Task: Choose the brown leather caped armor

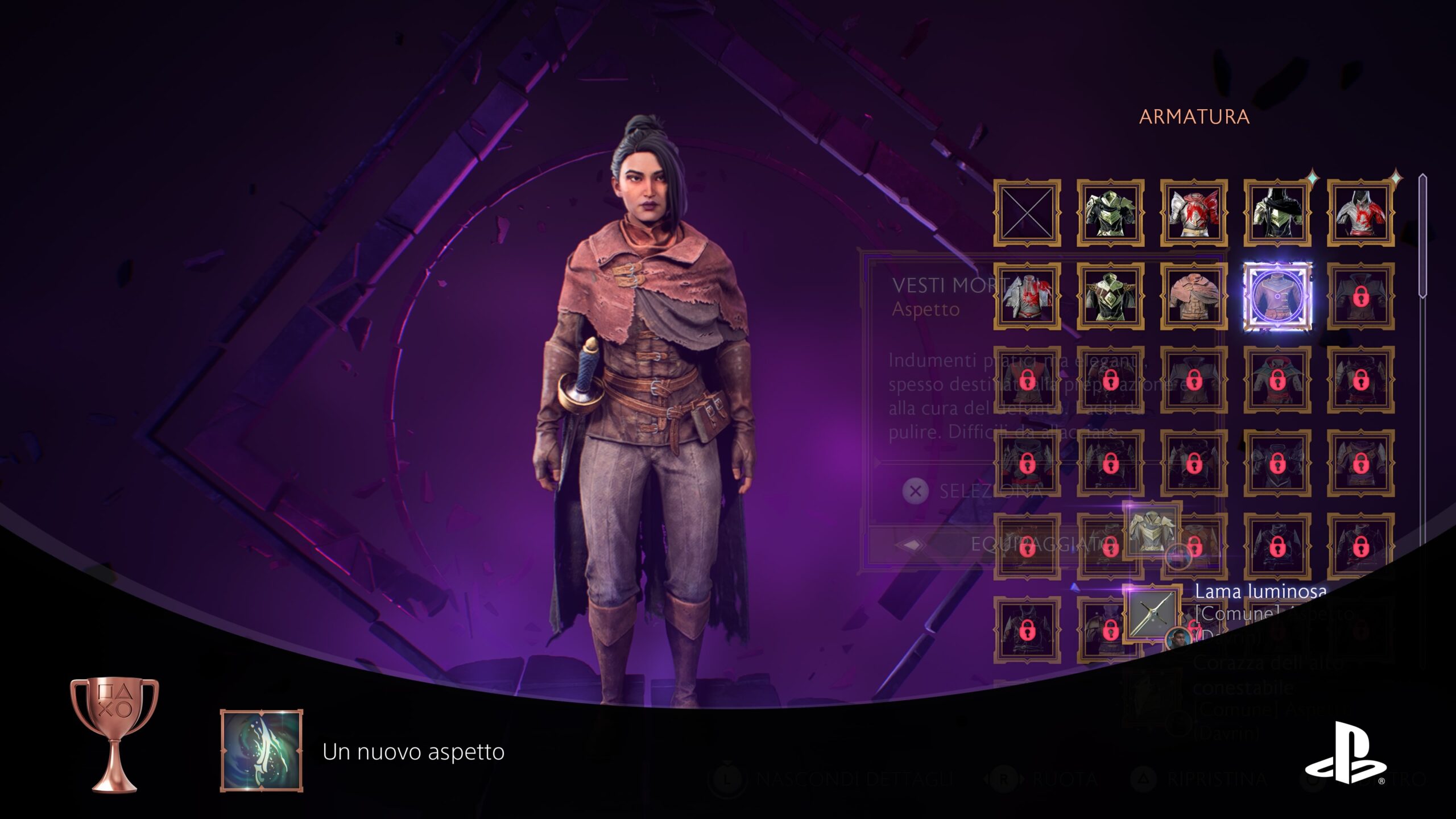Action: pyautogui.click(x=1194, y=296)
